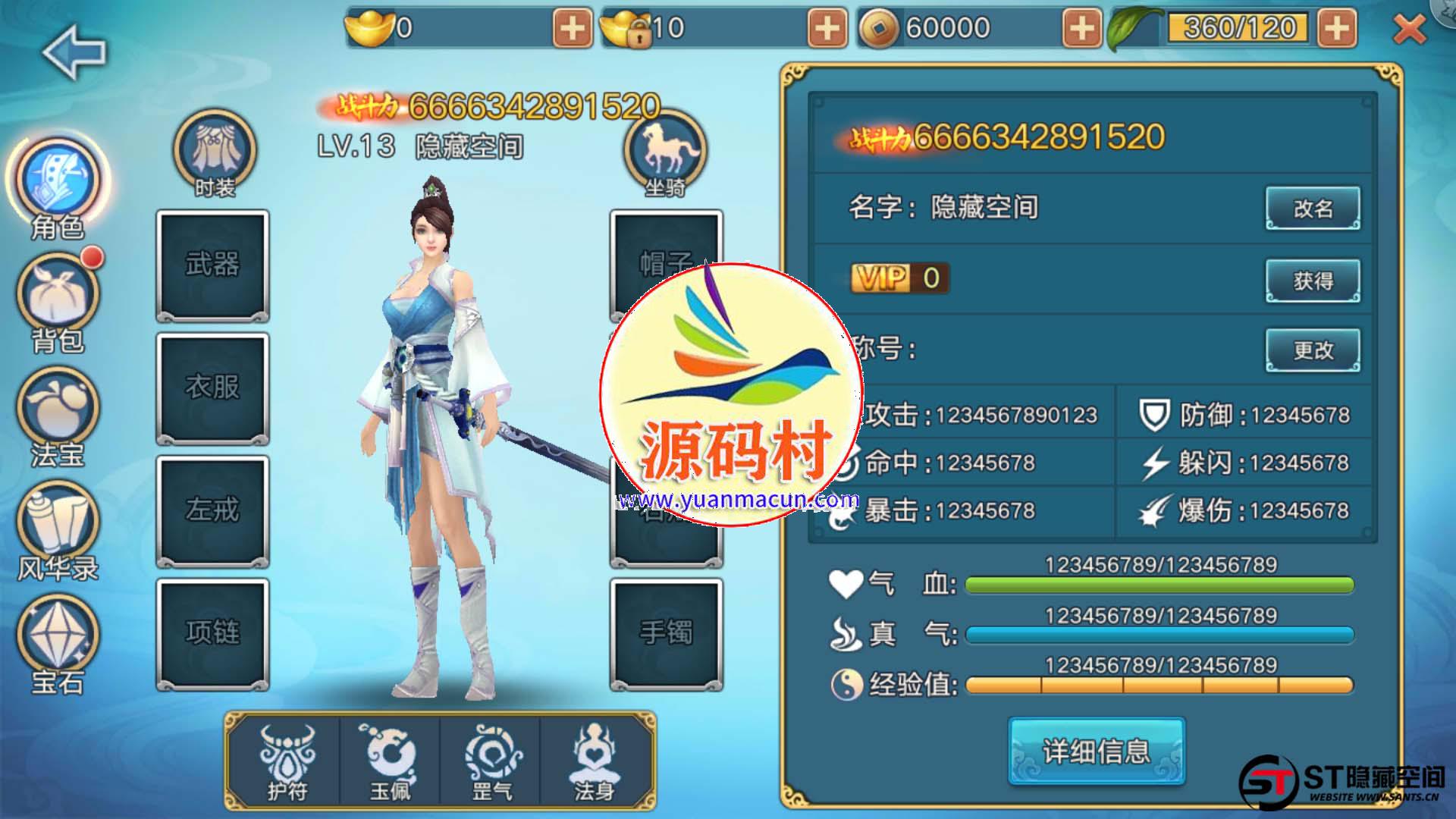Viewport: 1456px width, 819px height.
Task: Switch to the 角色 character tab
Action: pyautogui.click(x=58, y=182)
